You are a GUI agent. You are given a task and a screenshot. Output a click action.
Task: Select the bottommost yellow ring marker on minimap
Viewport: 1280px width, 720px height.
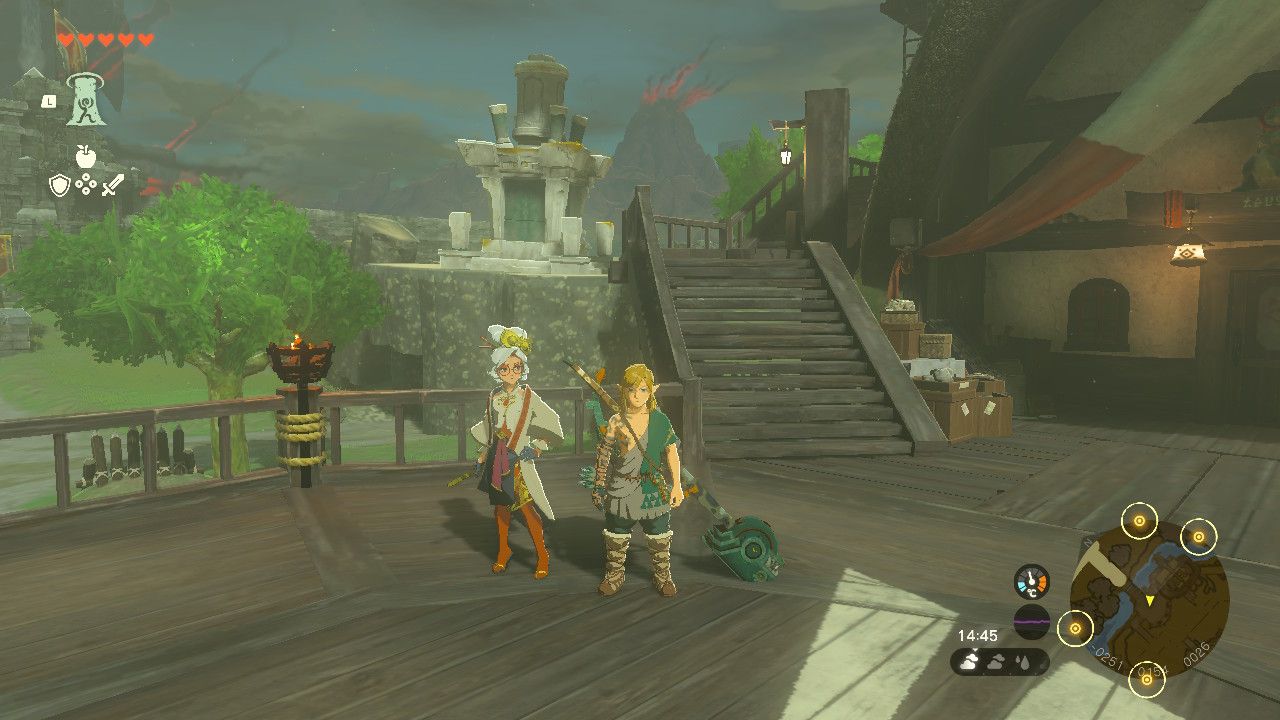1147,681
